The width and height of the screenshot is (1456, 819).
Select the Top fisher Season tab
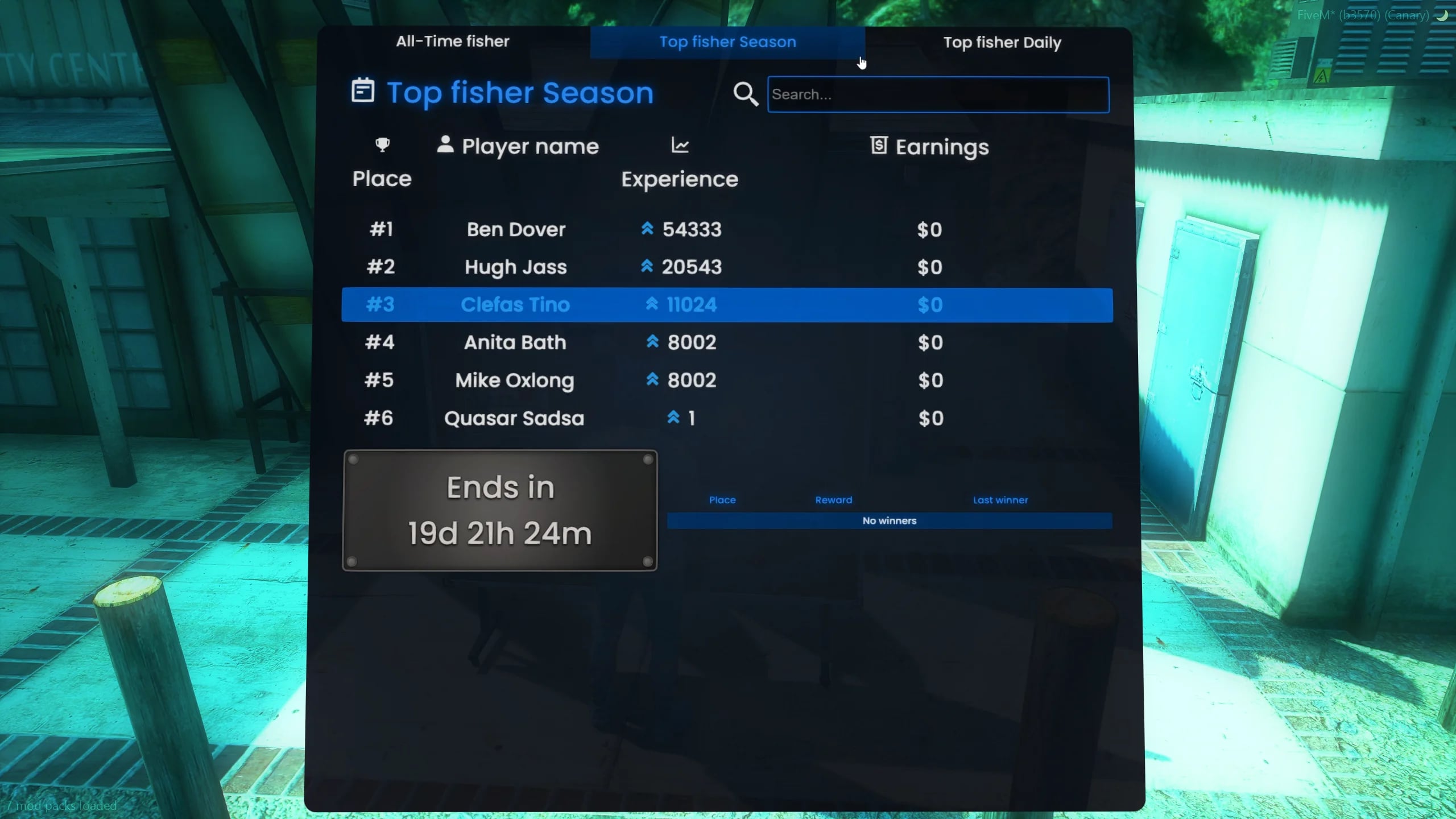pyautogui.click(x=727, y=42)
